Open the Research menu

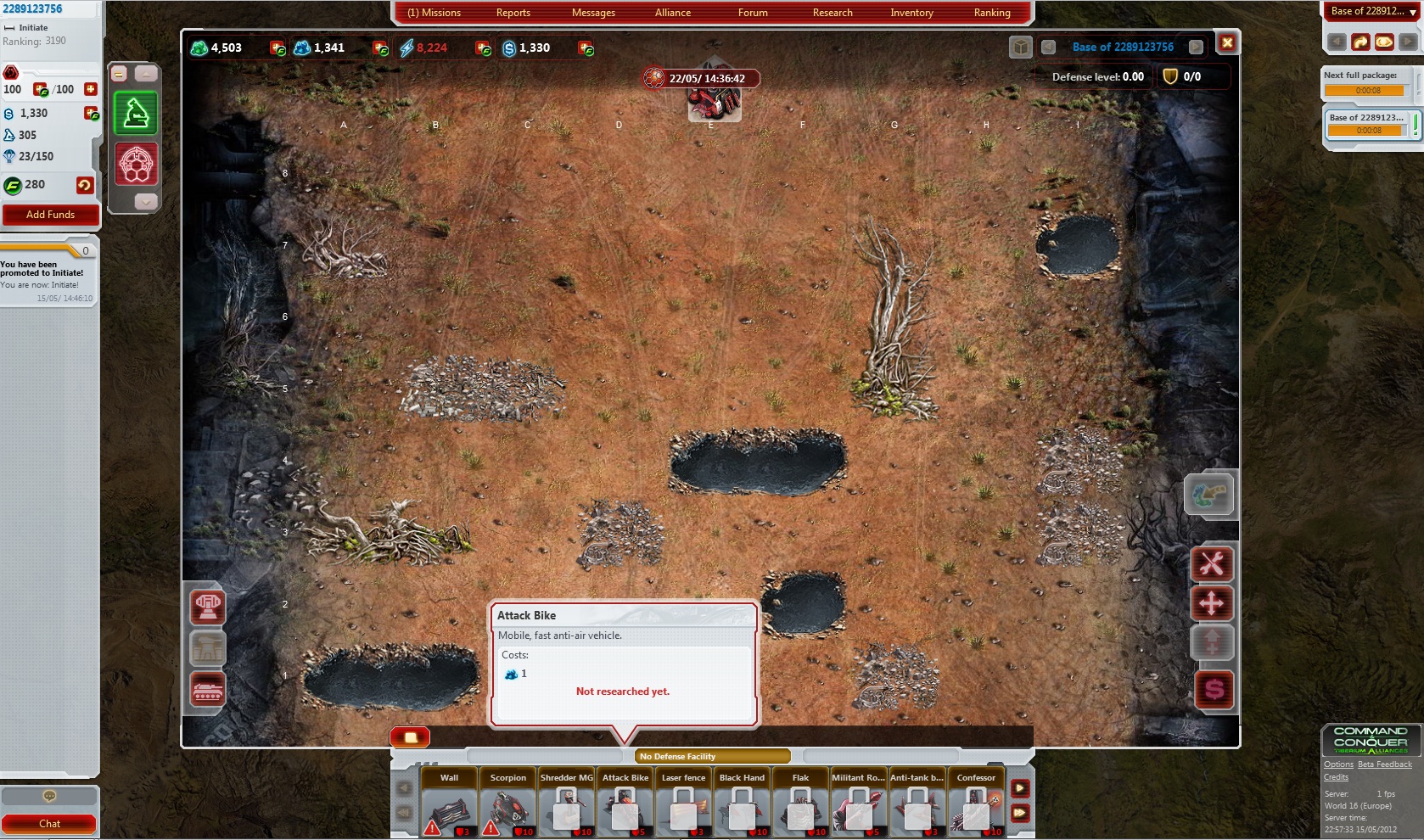[x=832, y=13]
